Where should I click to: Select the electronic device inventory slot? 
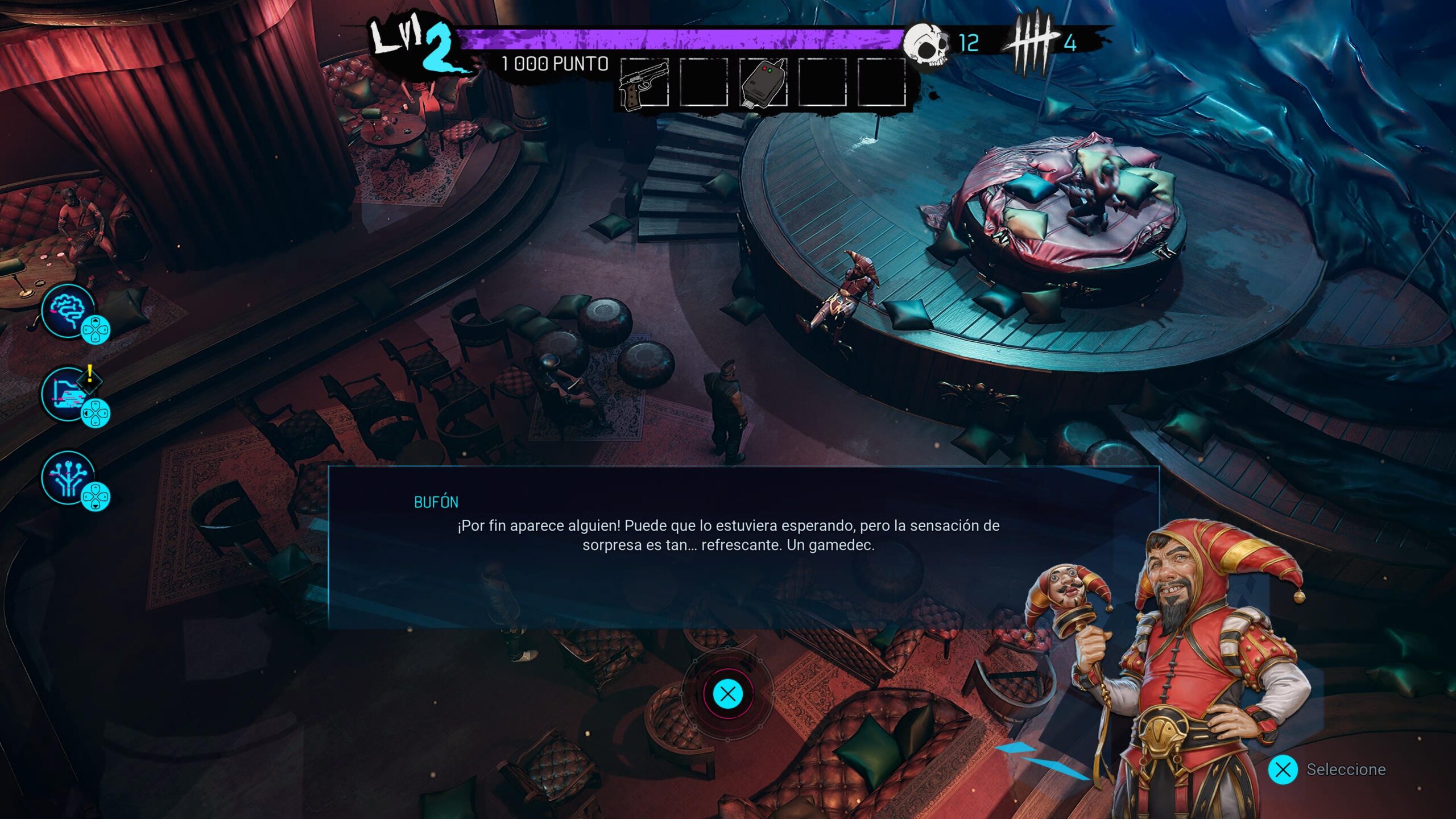[763, 83]
